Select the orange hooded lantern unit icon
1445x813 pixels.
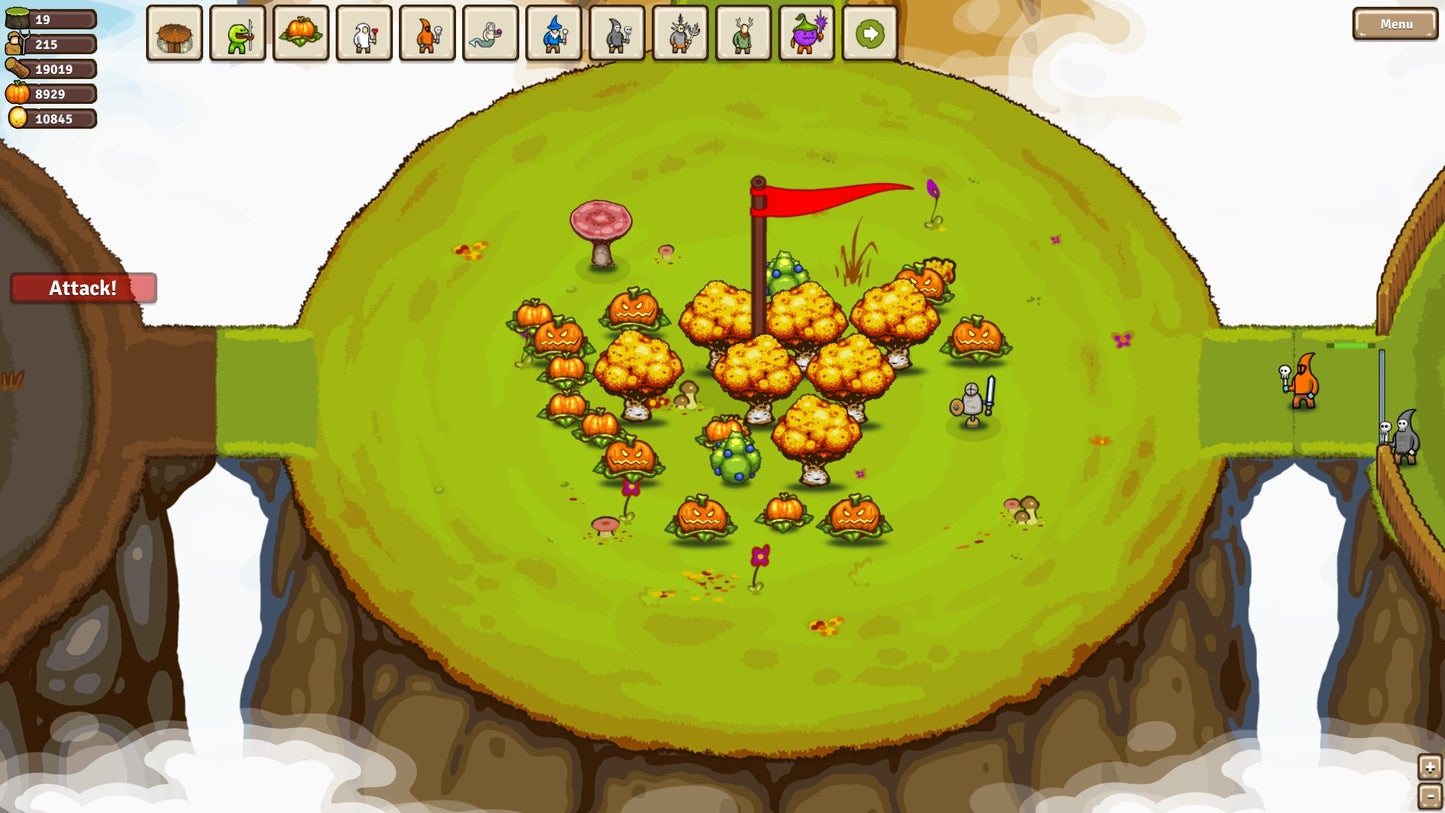click(x=427, y=33)
